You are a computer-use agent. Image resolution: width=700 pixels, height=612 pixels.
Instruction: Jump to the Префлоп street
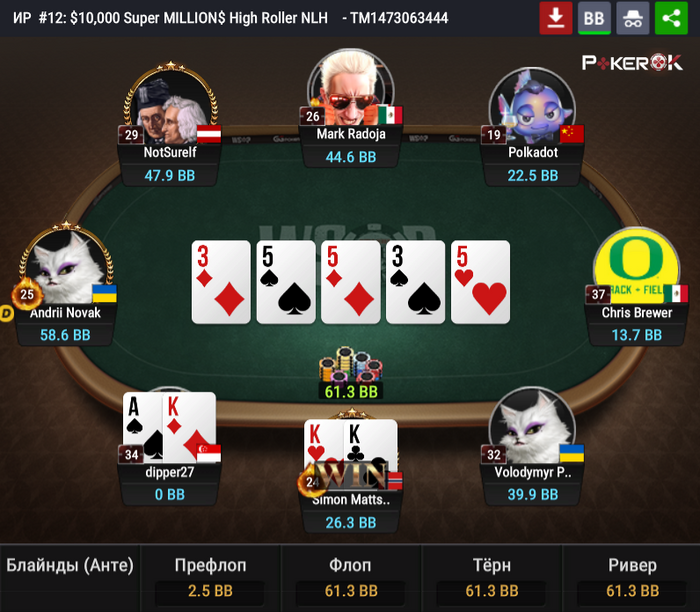coord(210,578)
